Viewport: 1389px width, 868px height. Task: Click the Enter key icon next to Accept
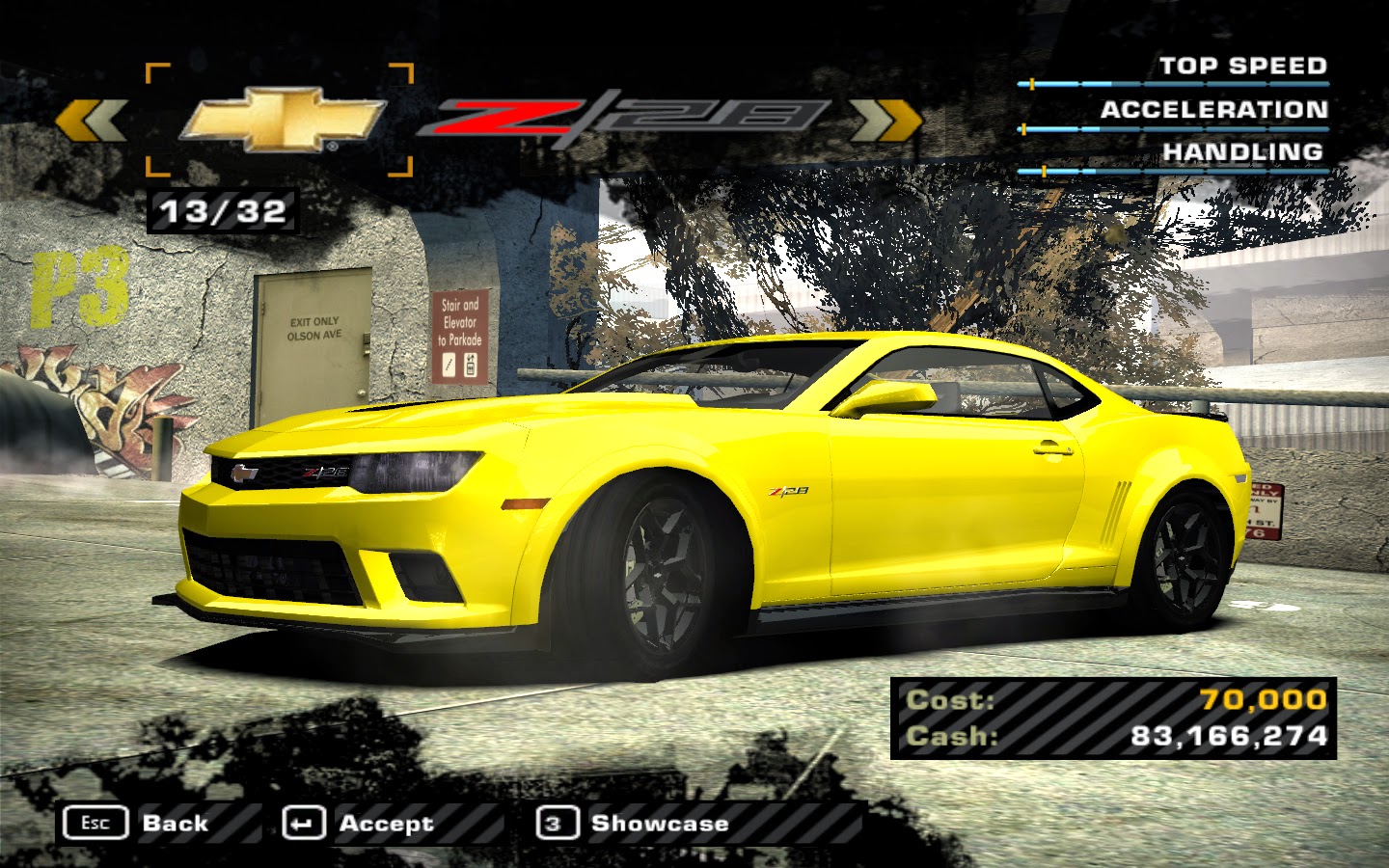303,823
